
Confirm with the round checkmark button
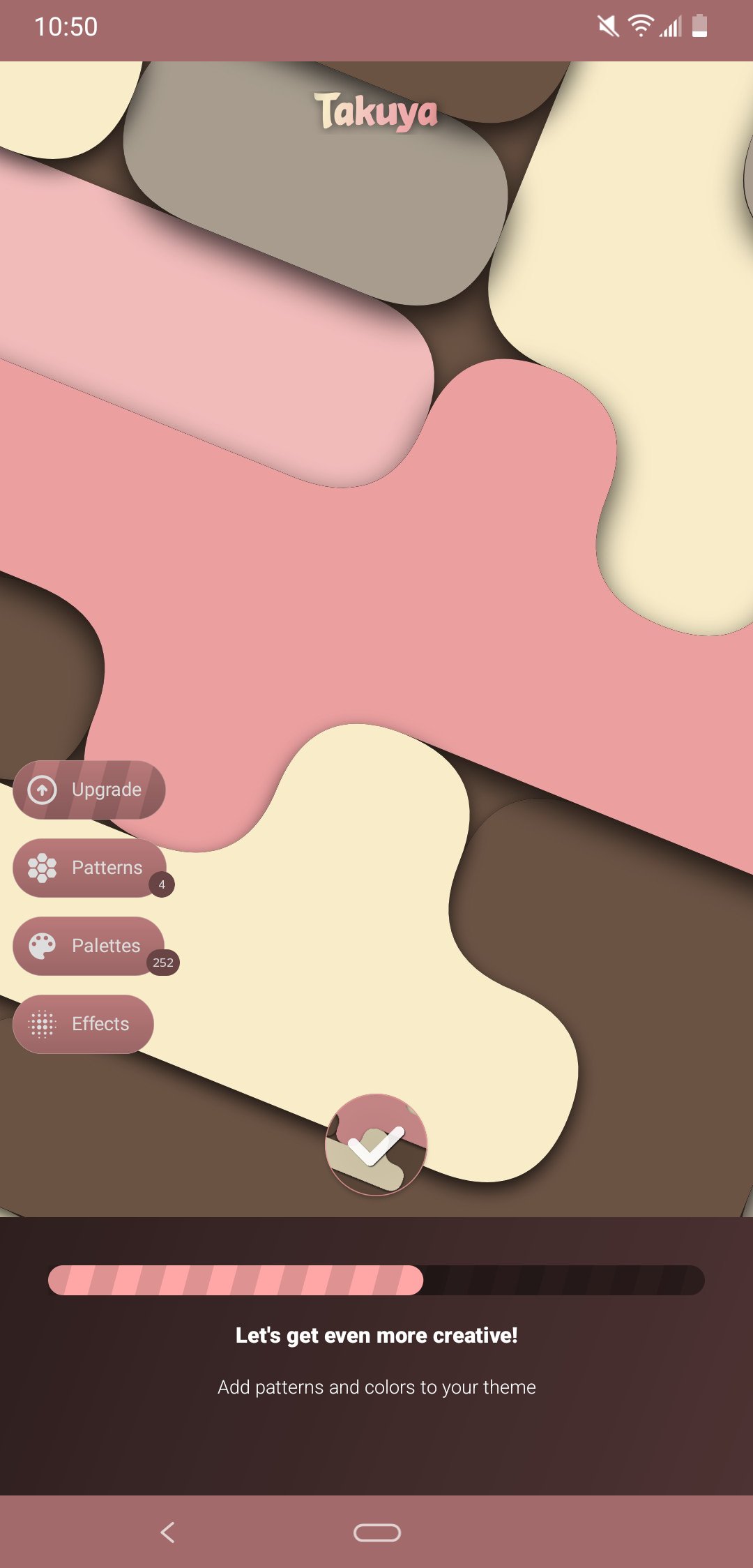[x=376, y=1145]
